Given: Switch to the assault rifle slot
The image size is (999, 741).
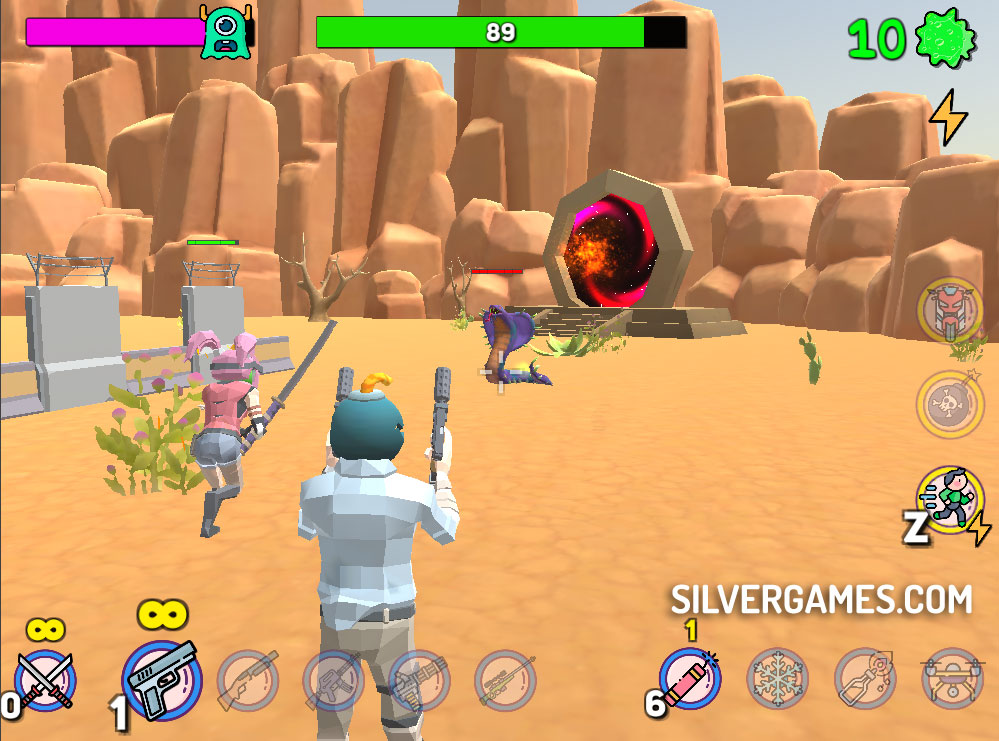Looking at the screenshot, I should pyautogui.click(x=333, y=681).
